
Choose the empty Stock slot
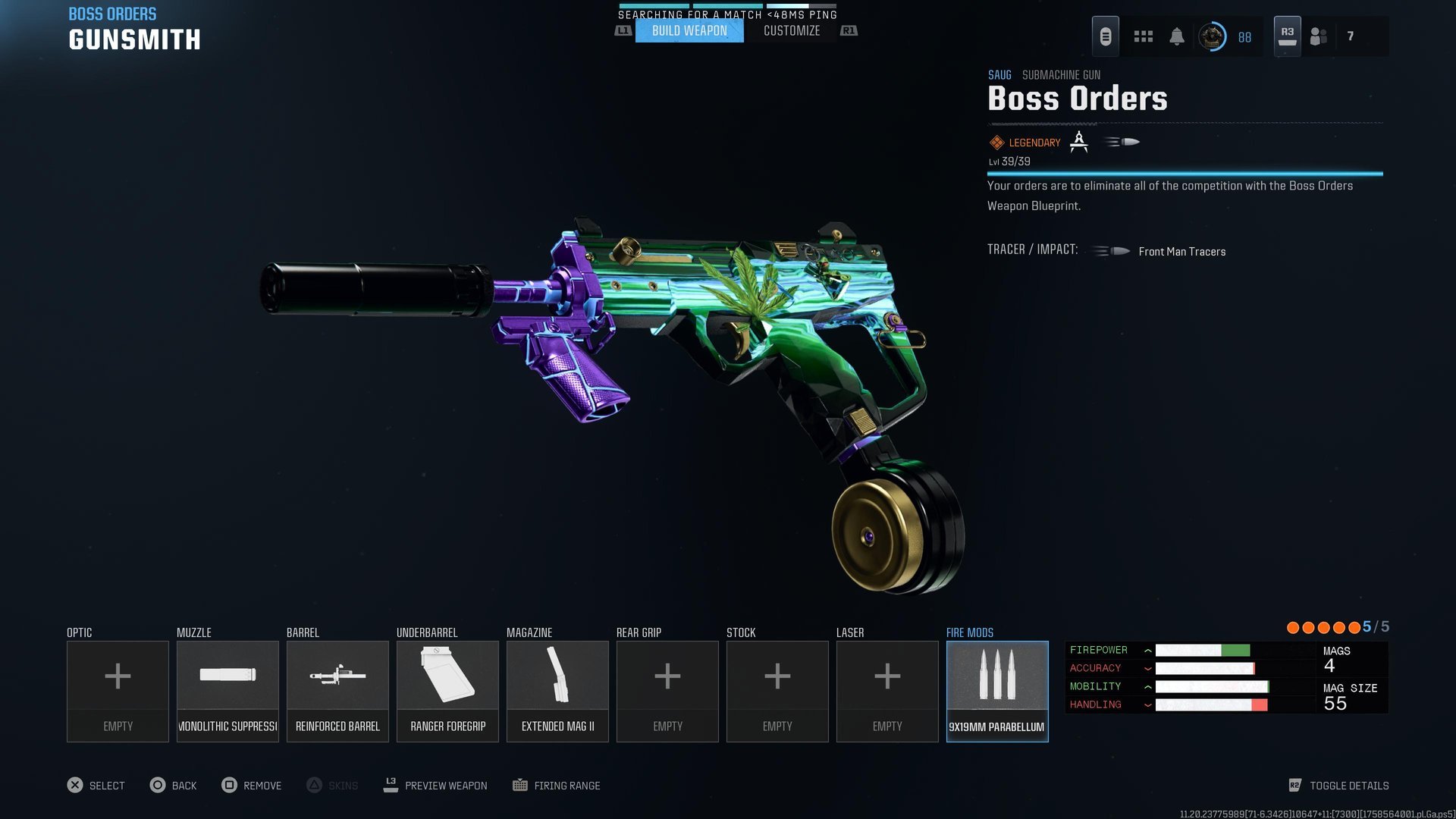coord(777,691)
